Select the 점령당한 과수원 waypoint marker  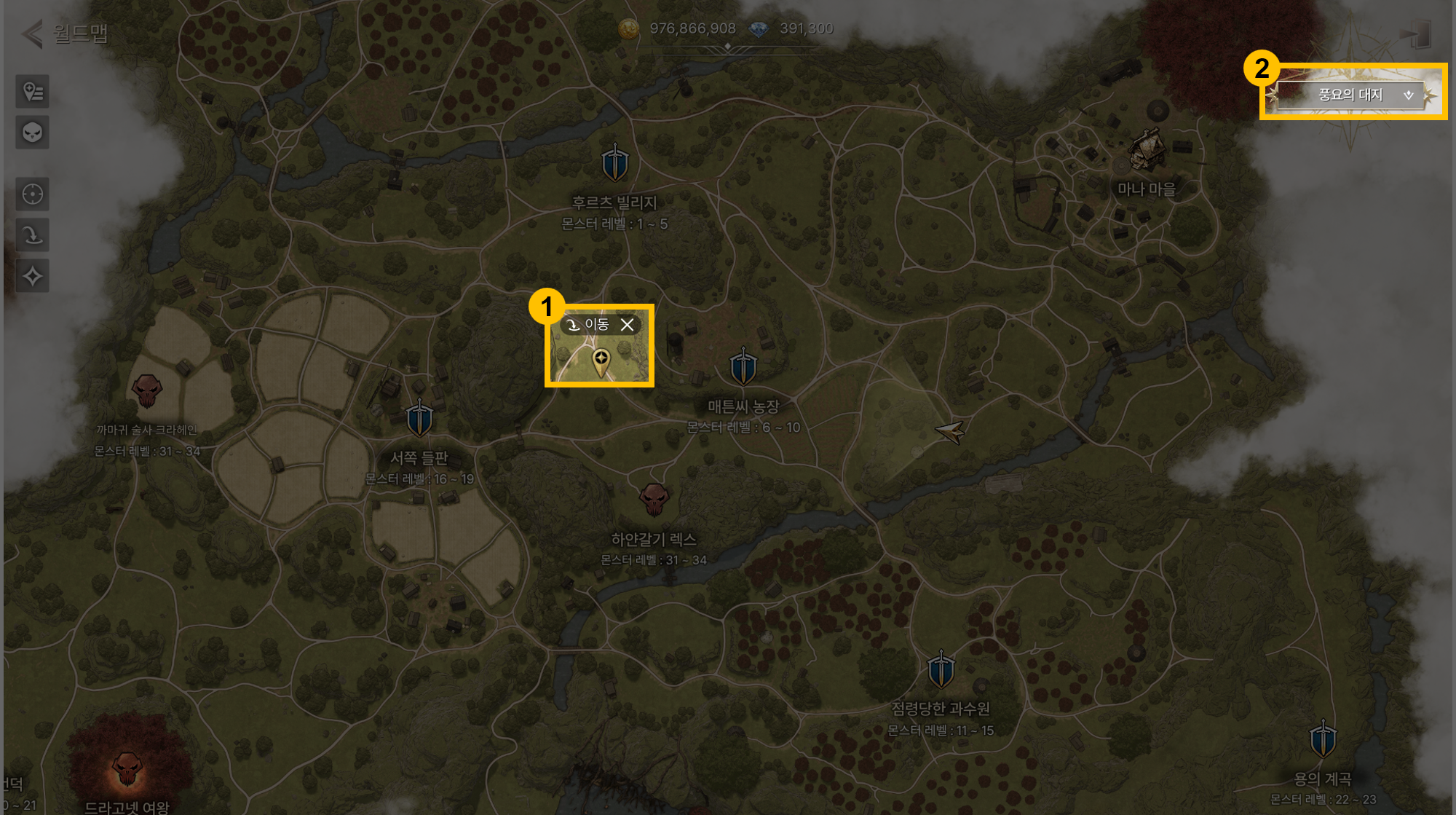(941, 669)
